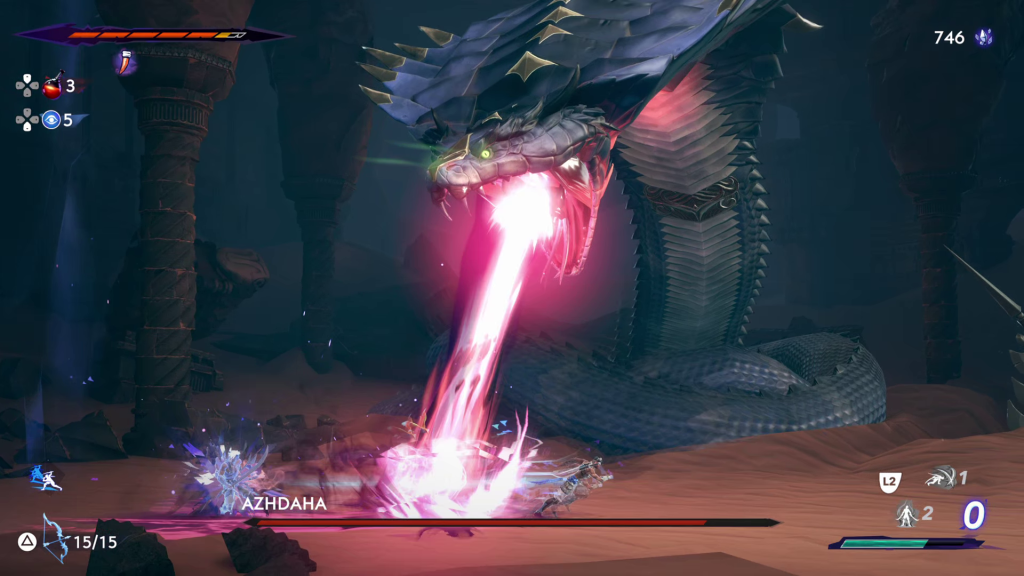Screen dimensions: 1024x576
Task: Trigger the level 1 Athra surge icon
Action: tap(940, 478)
